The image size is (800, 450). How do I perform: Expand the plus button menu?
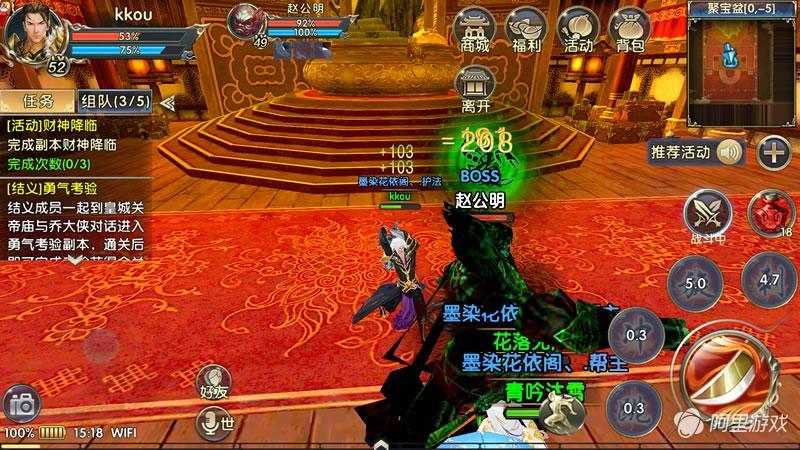pos(773,152)
